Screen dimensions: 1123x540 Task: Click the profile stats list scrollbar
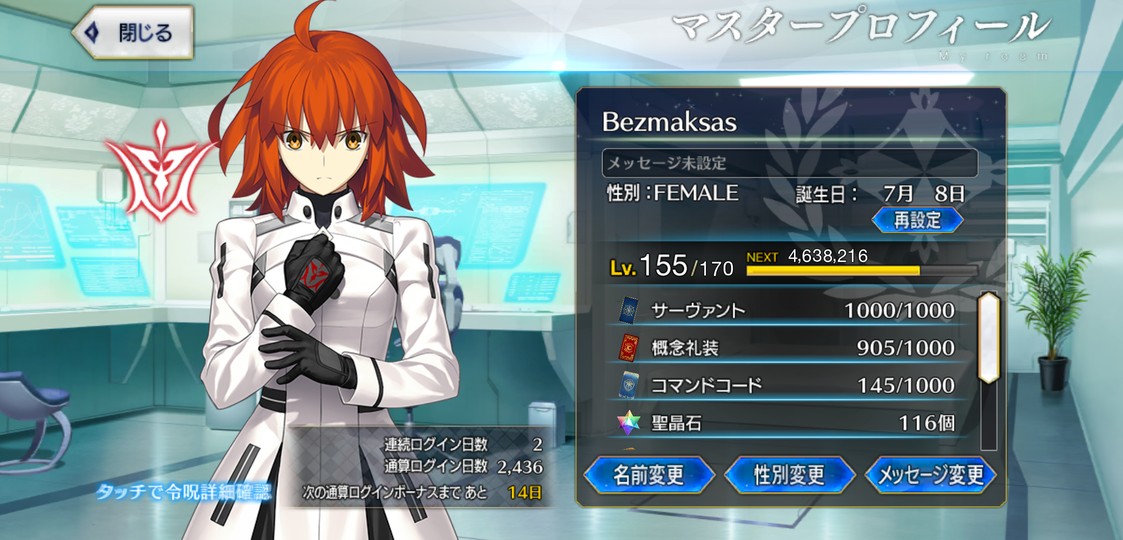[988, 340]
